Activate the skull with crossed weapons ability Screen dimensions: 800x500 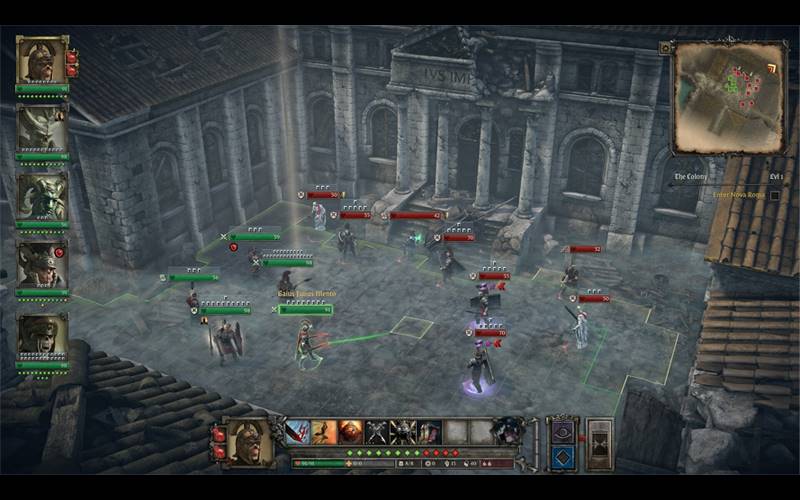coord(402,432)
